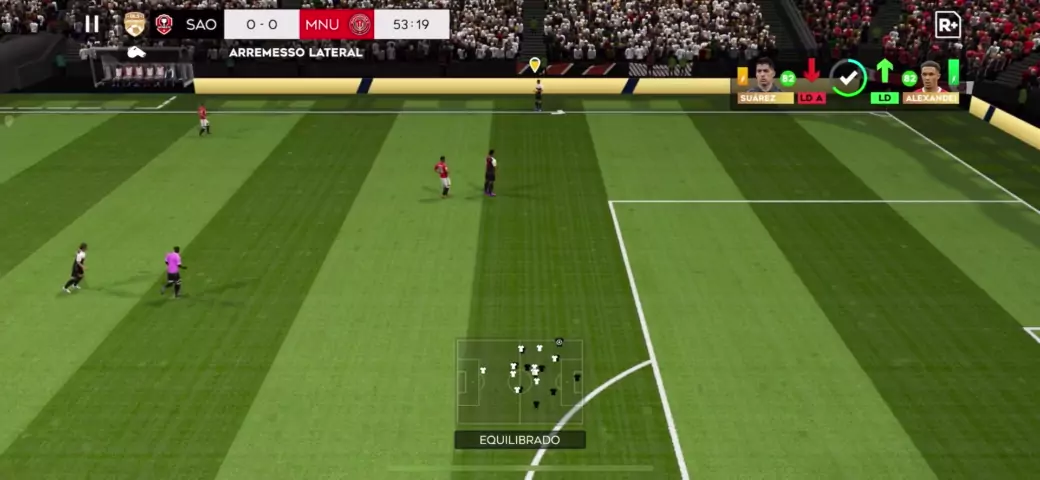1040x480 pixels.
Task: Select the Suarez player card
Action: 765,81
